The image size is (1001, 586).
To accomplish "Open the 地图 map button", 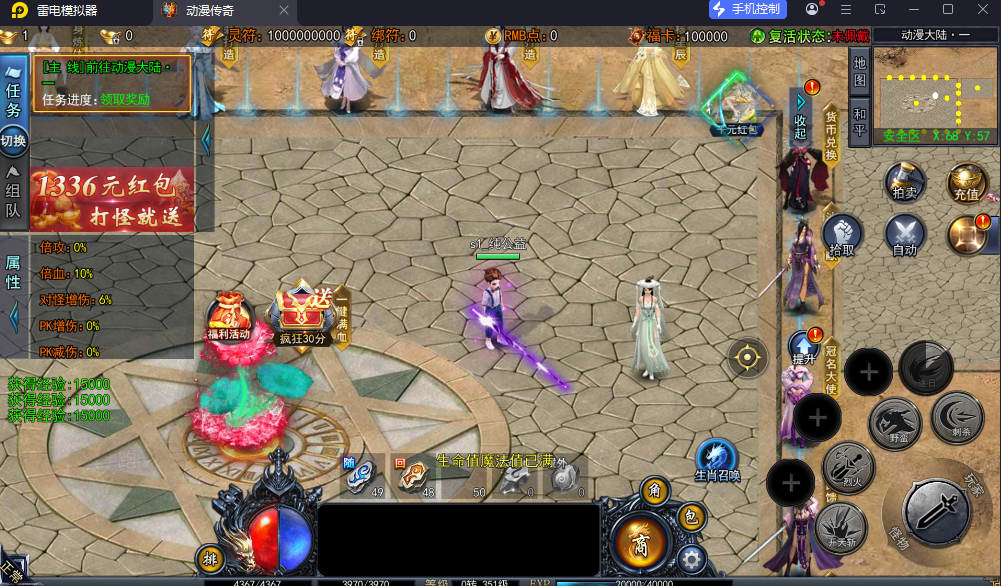I will click(859, 71).
